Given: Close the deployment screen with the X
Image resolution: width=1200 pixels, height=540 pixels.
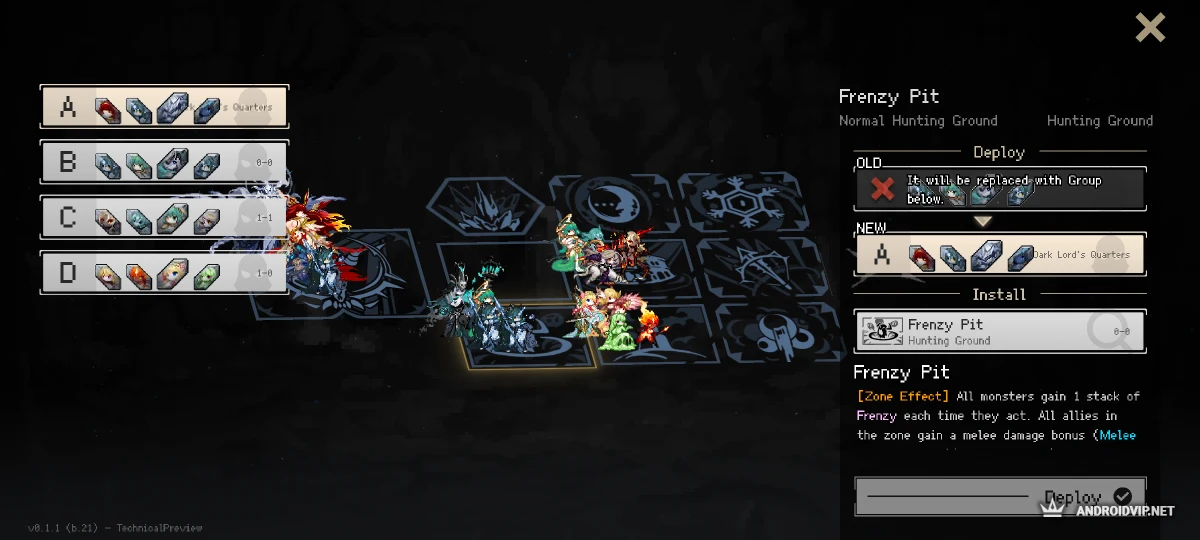Looking at the screenshot, I should click(1150, 27).
